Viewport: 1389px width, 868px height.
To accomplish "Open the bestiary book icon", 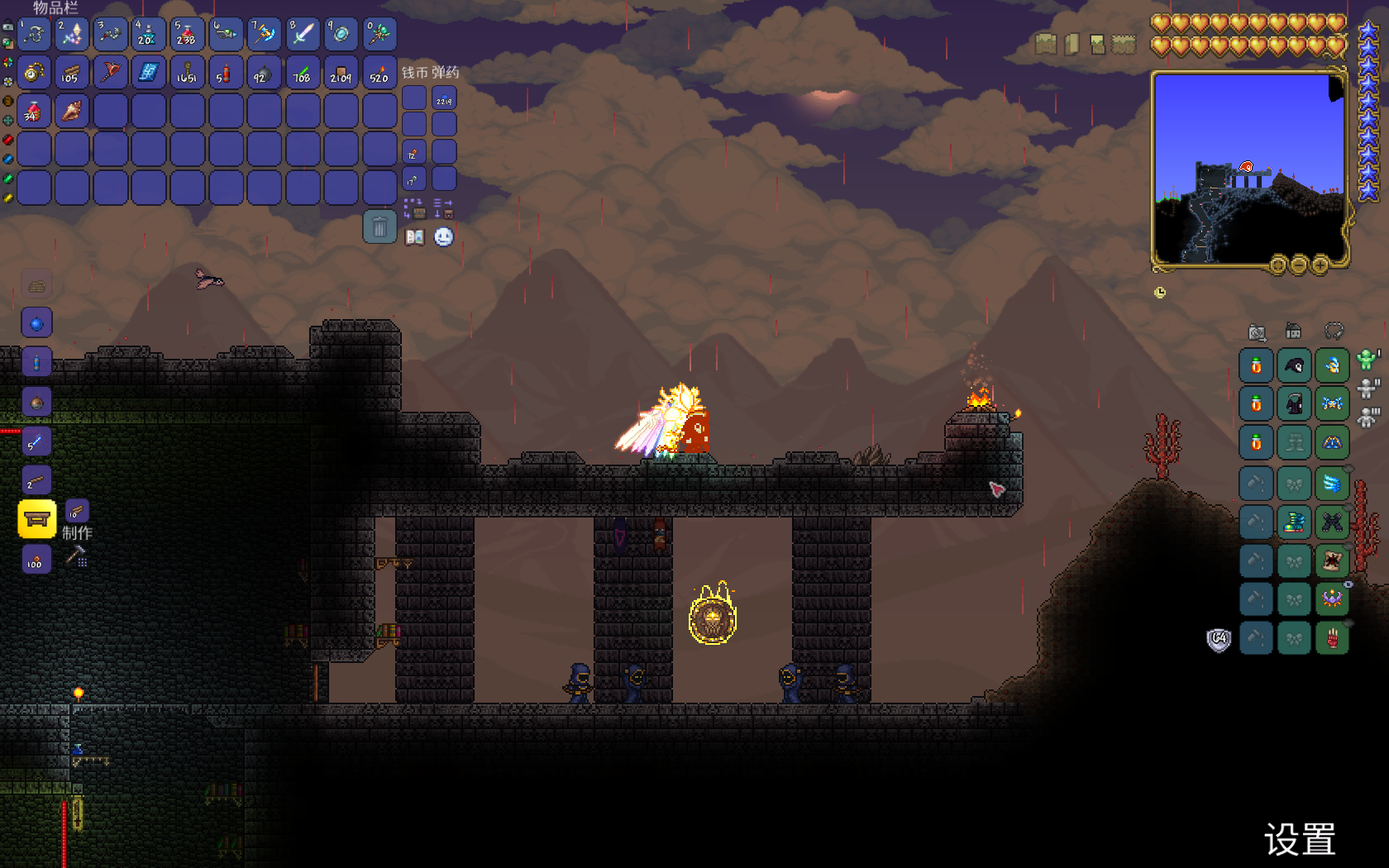I will [414, 238].
